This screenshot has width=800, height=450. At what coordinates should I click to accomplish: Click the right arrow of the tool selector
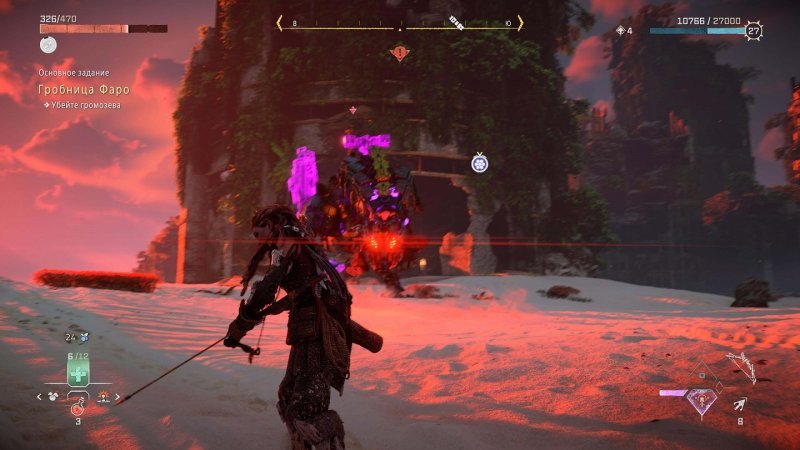pos(116,397)
